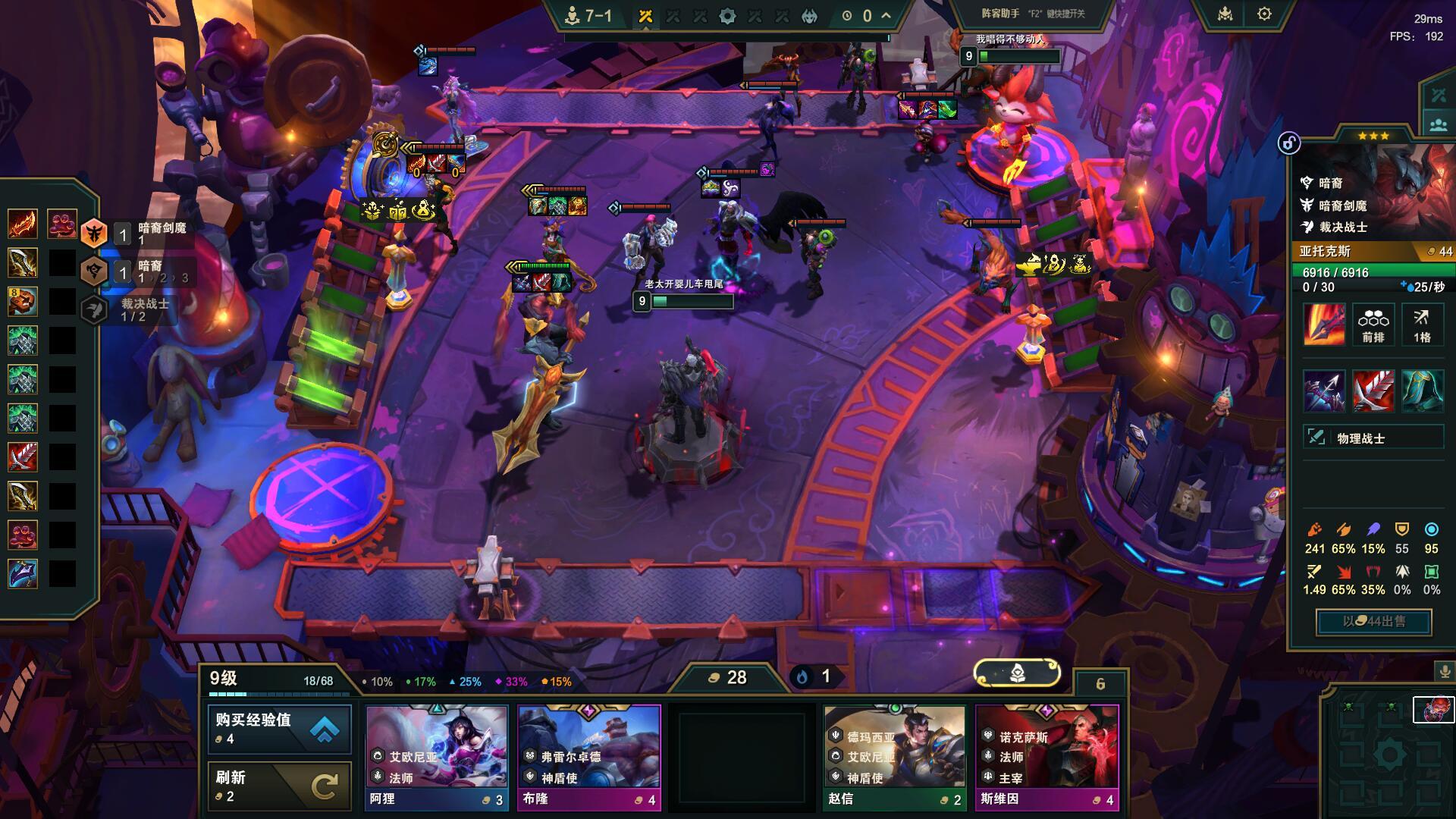This screenshot has height=819, width=1456.
Task: Toggle the microphone voice button
Action: coord(1444,671)
